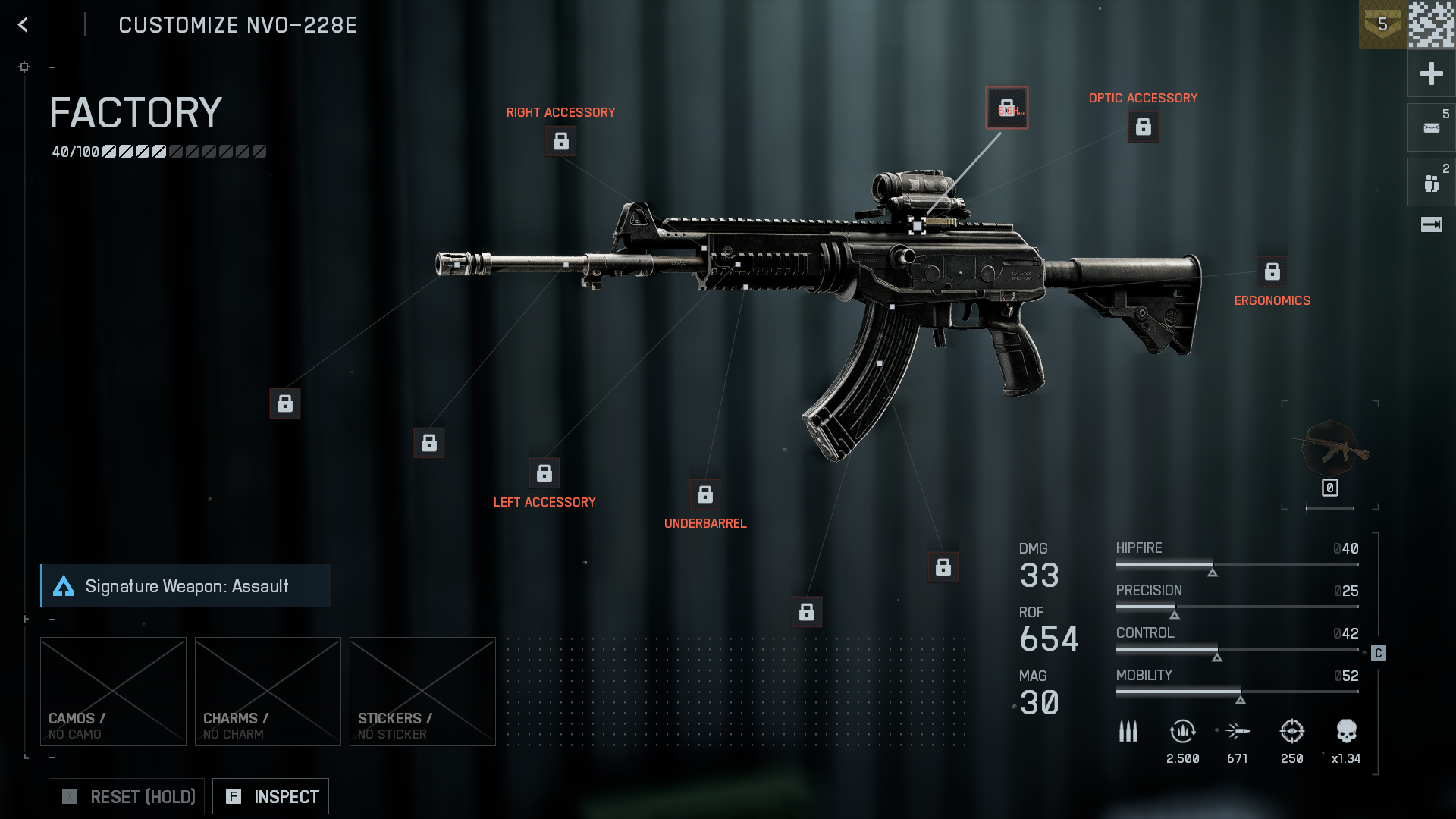
Task: Open the Charms customization tile
Action: point(268,691)
